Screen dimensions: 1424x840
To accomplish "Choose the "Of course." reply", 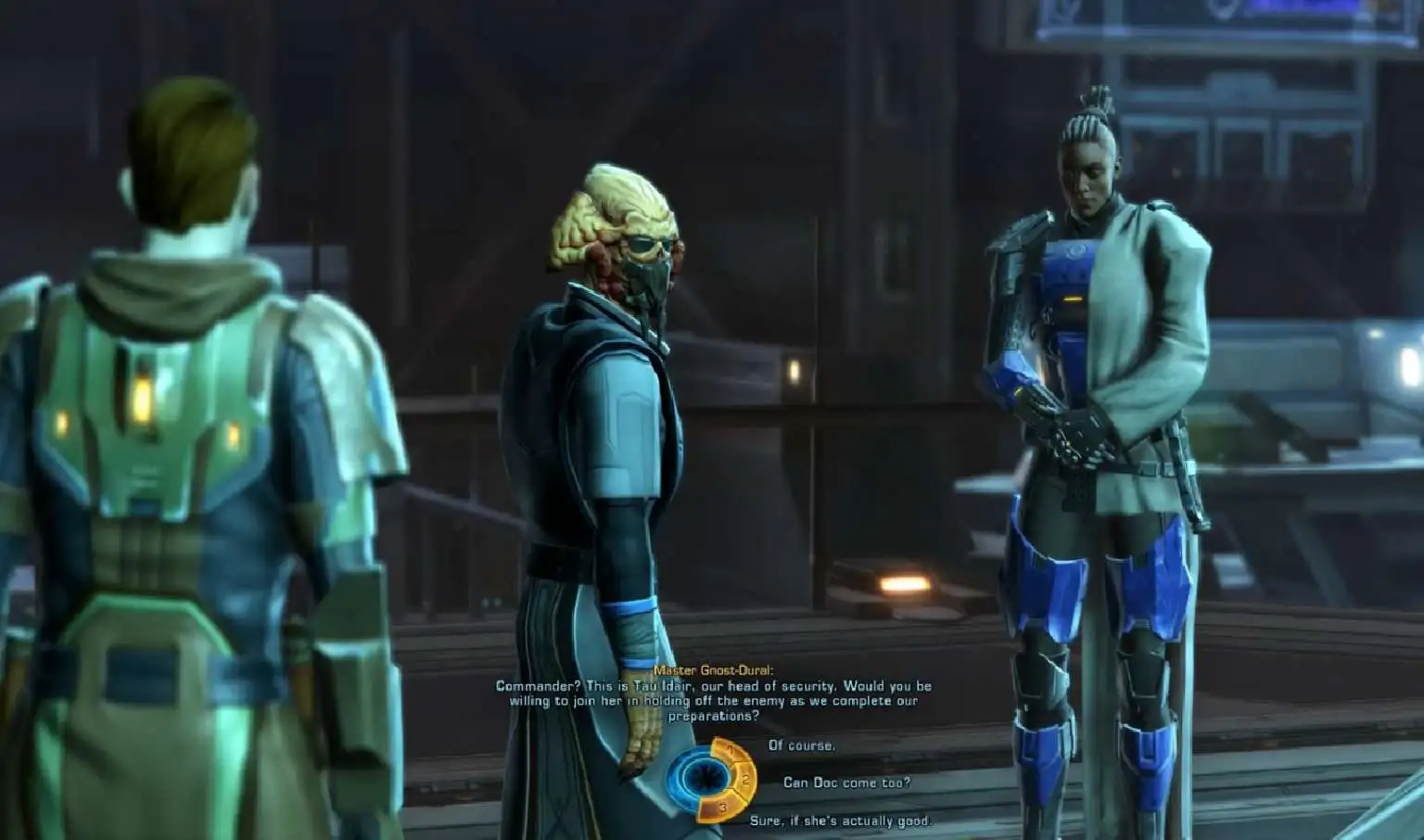I will tap(801, 745).
